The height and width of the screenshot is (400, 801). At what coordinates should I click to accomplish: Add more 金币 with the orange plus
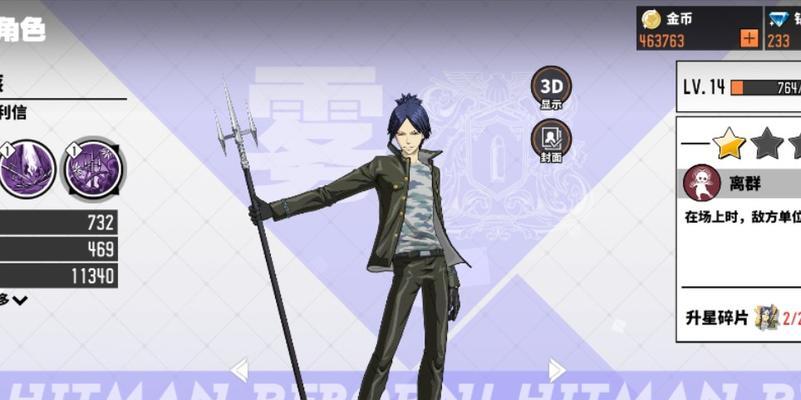[x=749, y=39]
